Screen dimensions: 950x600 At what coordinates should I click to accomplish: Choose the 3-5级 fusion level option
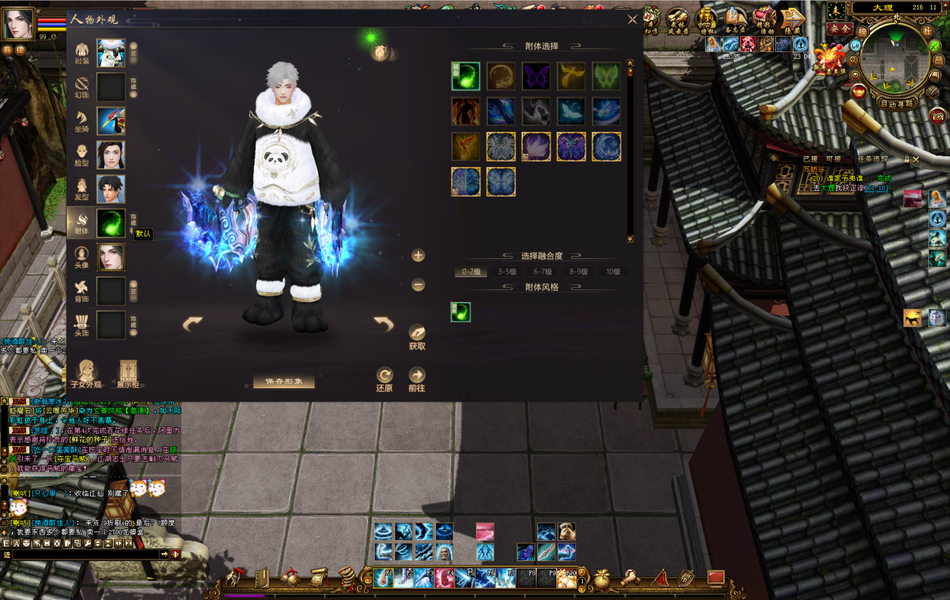[507, 271]
